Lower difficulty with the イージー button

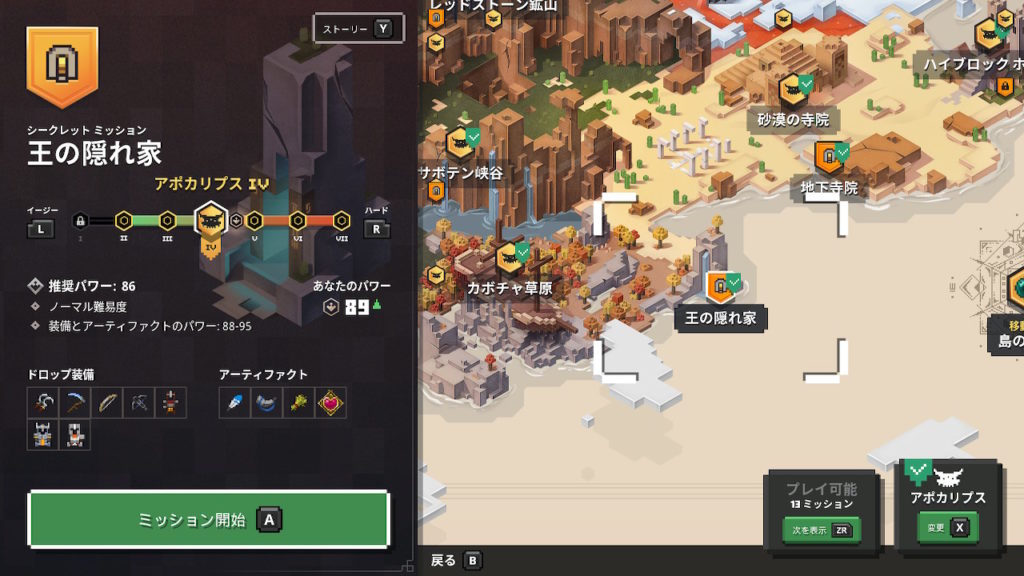[41, 229]
